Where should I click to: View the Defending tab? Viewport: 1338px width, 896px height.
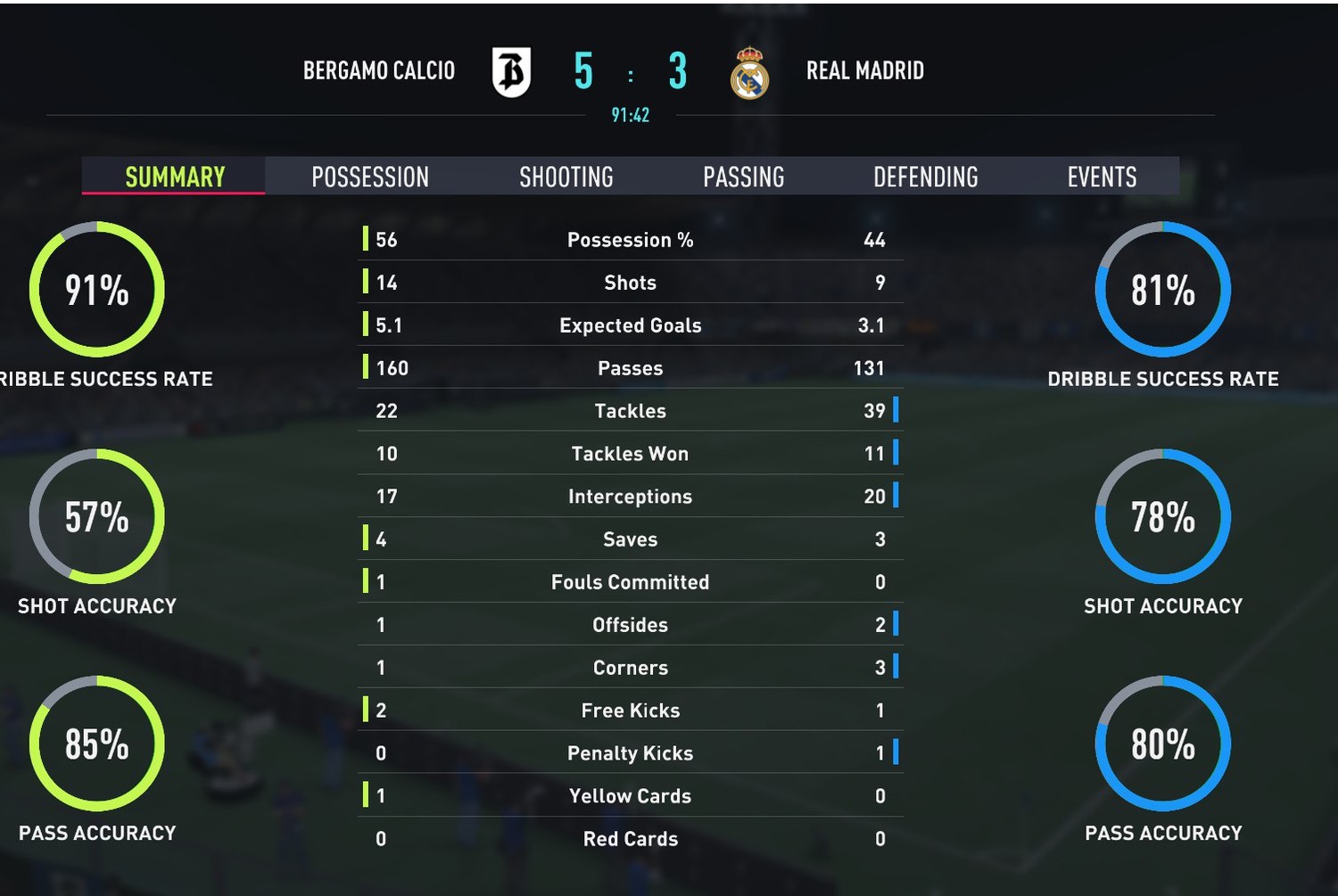(x=925, y=177)
